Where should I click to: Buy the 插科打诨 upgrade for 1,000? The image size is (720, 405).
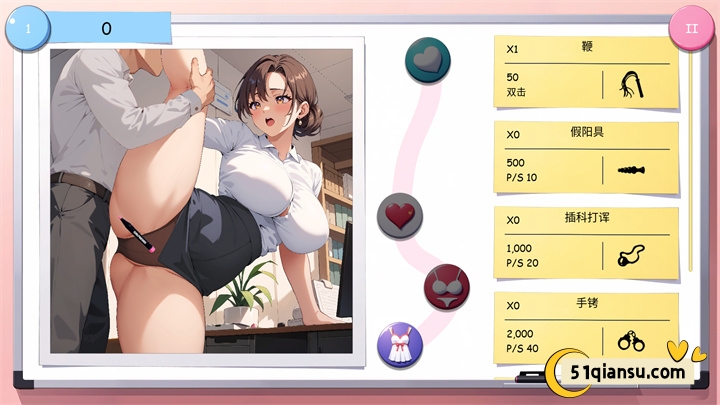point(585,243)
